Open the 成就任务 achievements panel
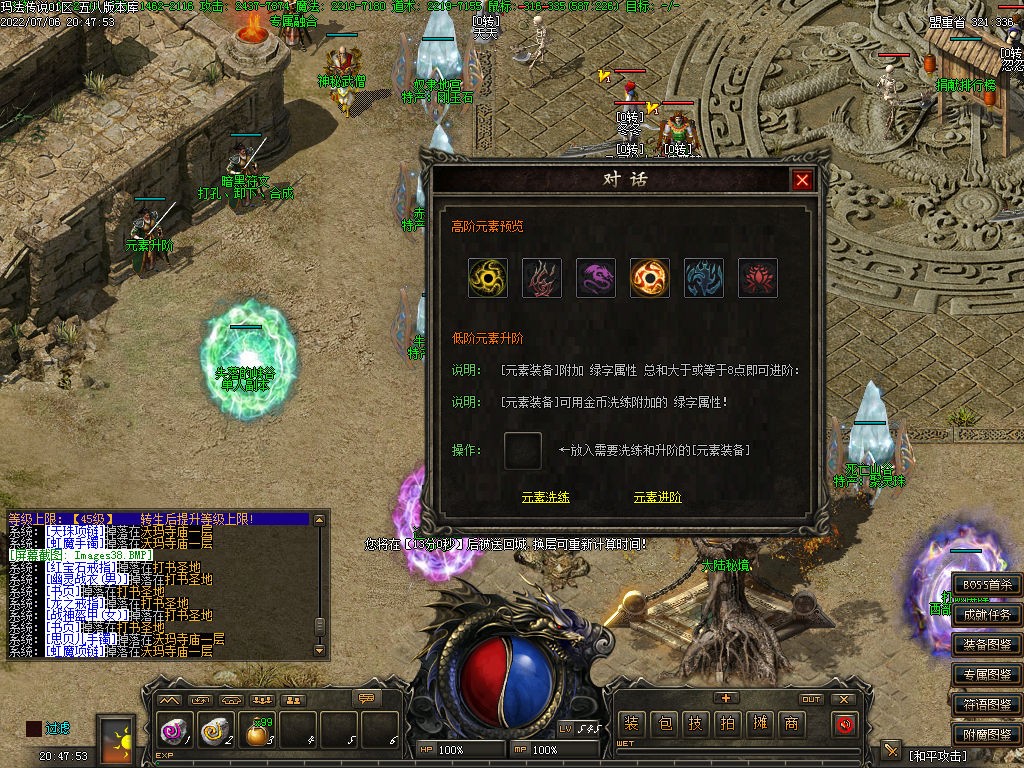 coord(986,615)
